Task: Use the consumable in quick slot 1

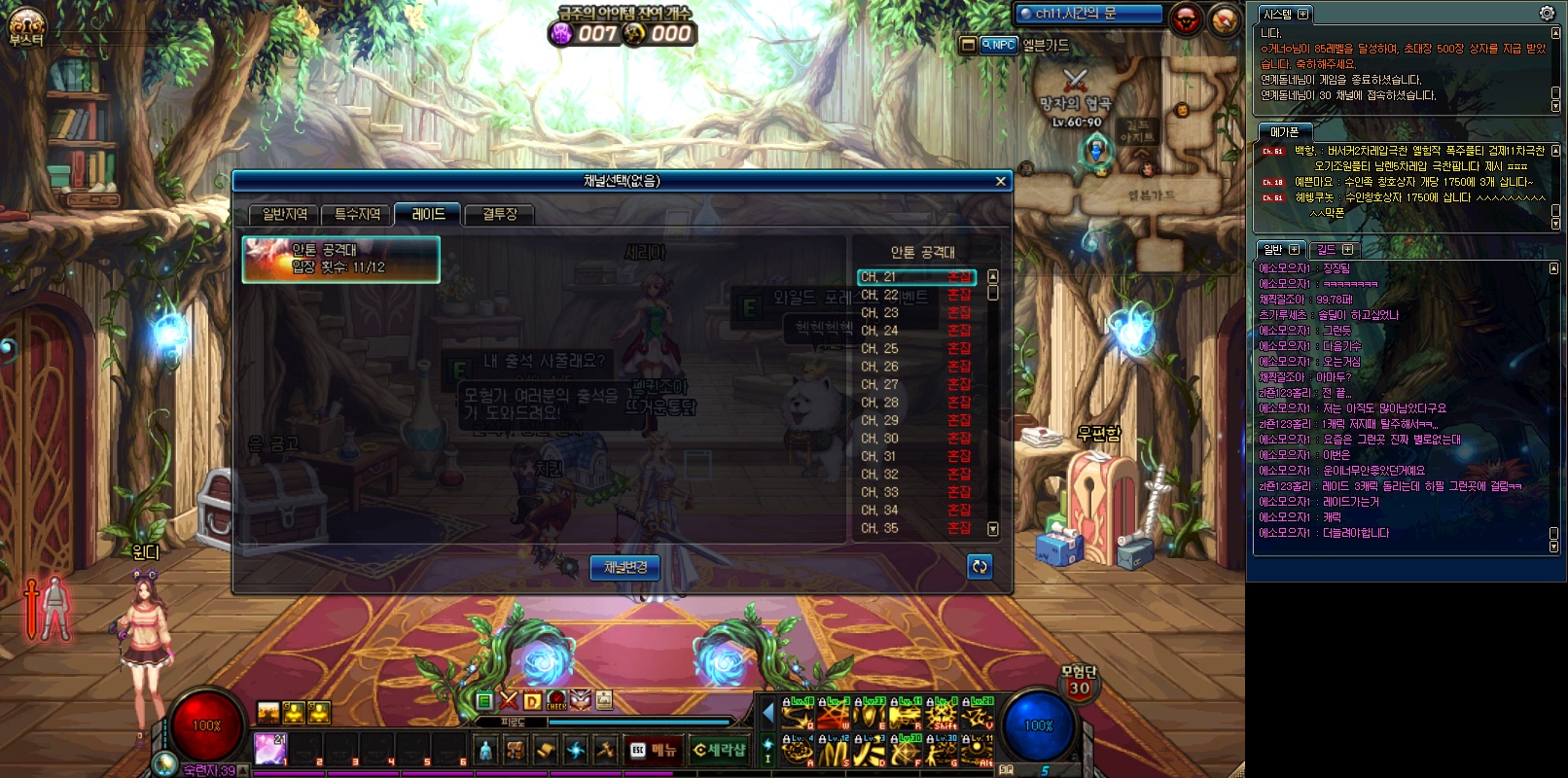Action: tap(269, 748)
